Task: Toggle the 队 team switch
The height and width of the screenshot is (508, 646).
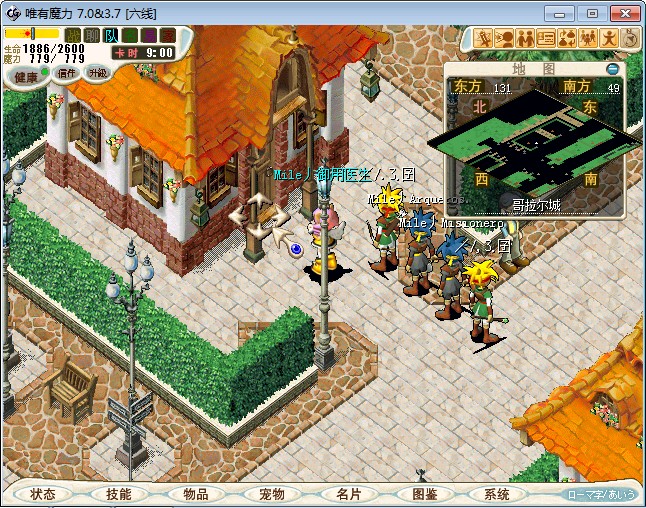Action: [111, 36]
